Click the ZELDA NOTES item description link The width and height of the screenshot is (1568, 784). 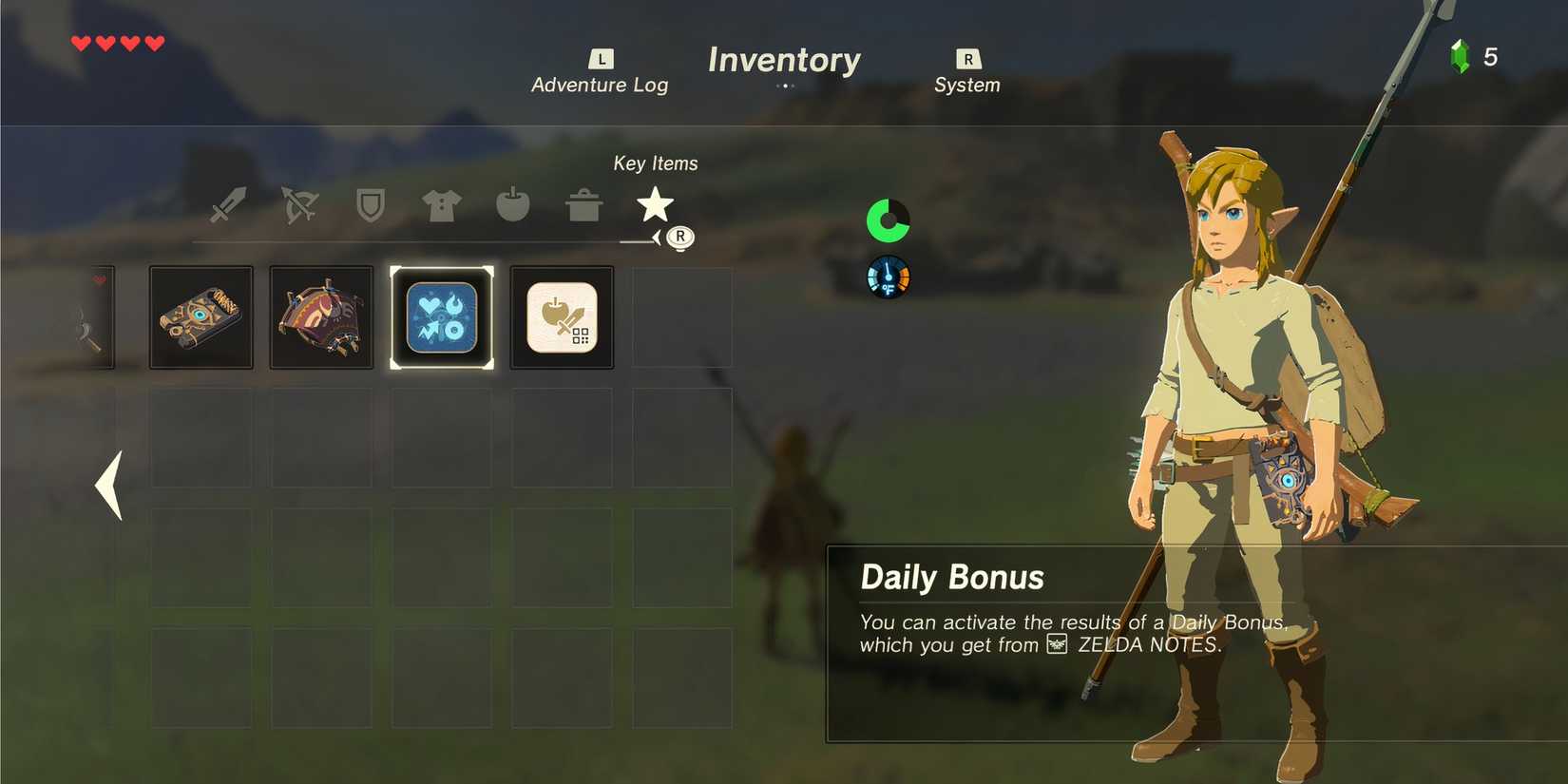coord(1150,644)
